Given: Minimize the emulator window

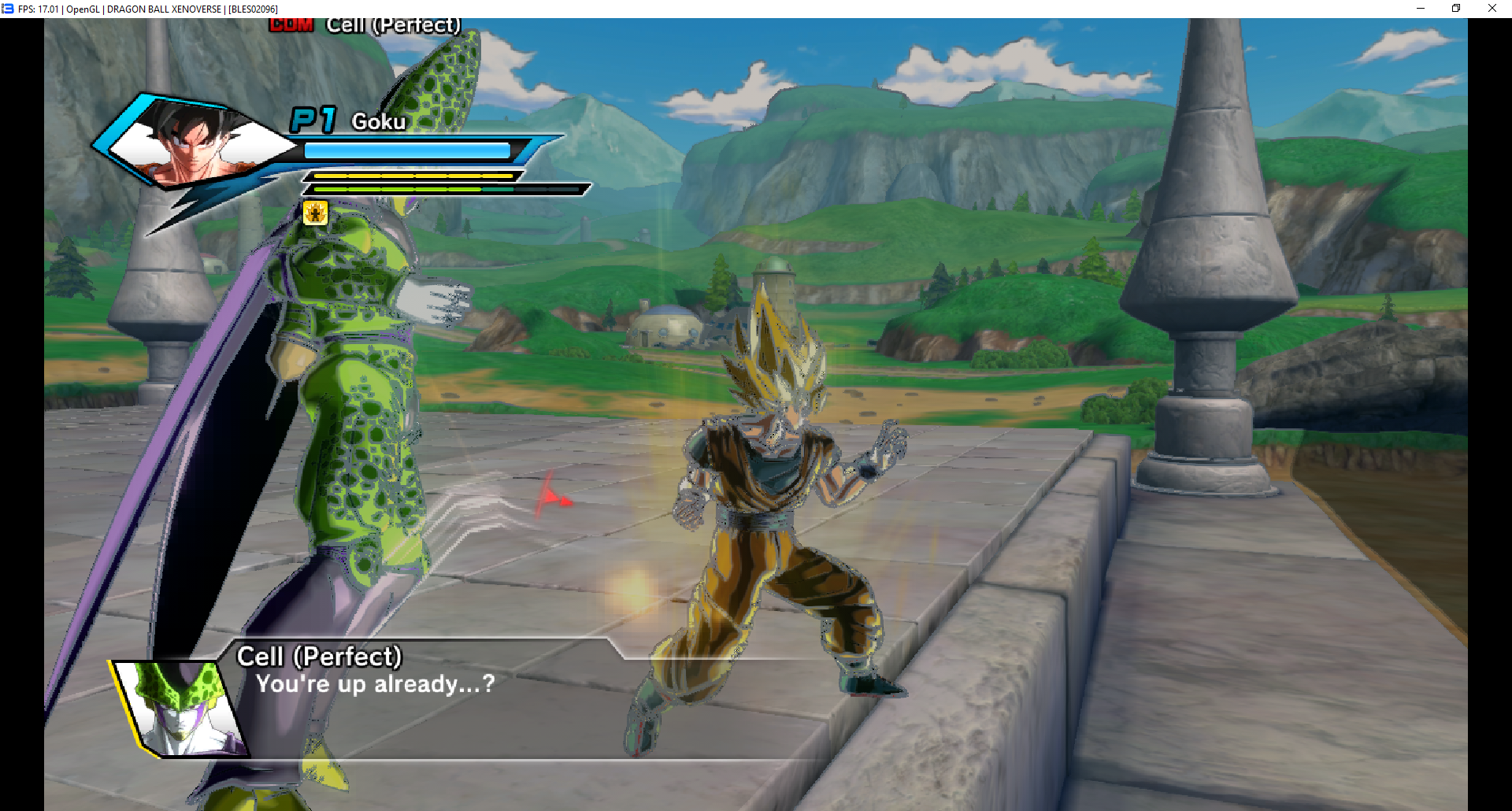Looking at the screenshot, I should [1421, 9].
